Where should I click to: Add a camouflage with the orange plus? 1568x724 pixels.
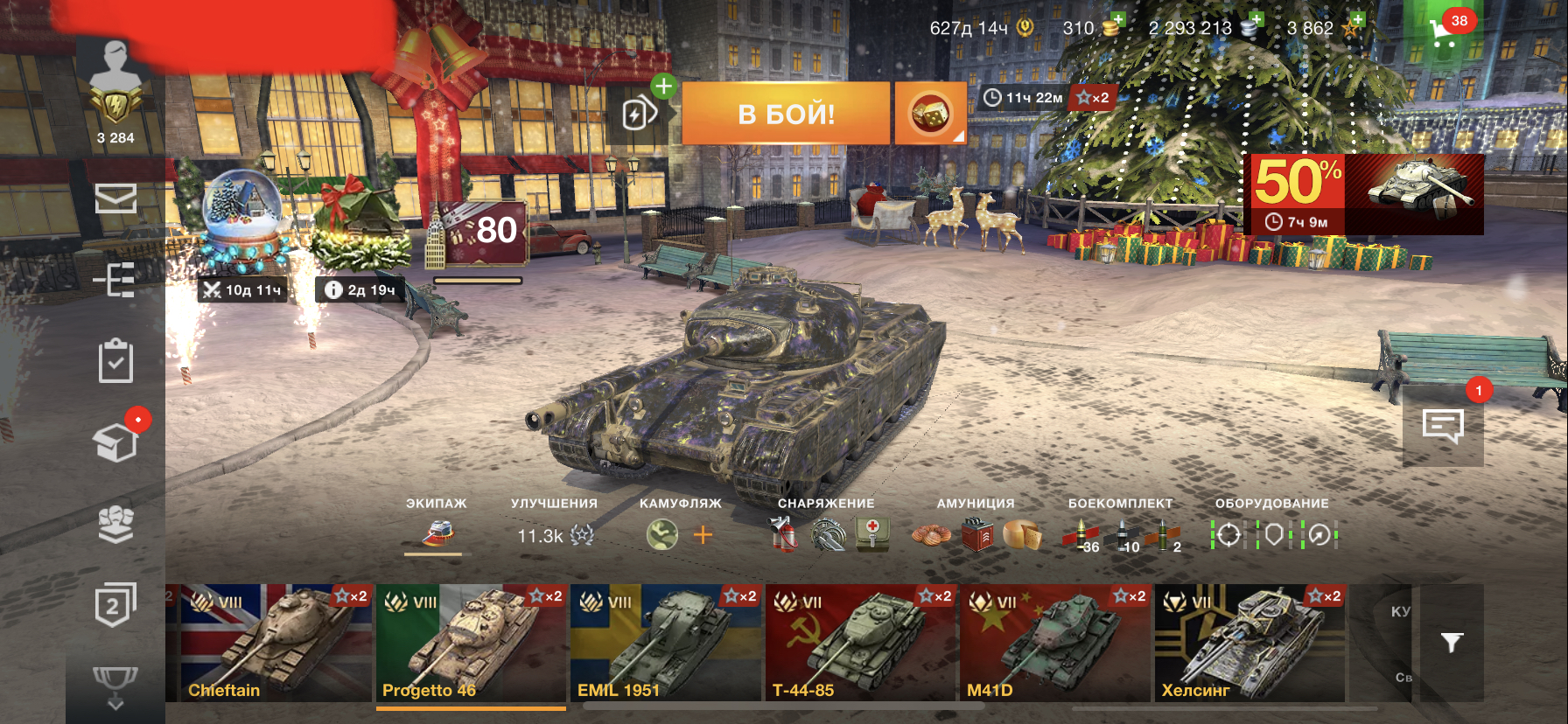[703, 534]
